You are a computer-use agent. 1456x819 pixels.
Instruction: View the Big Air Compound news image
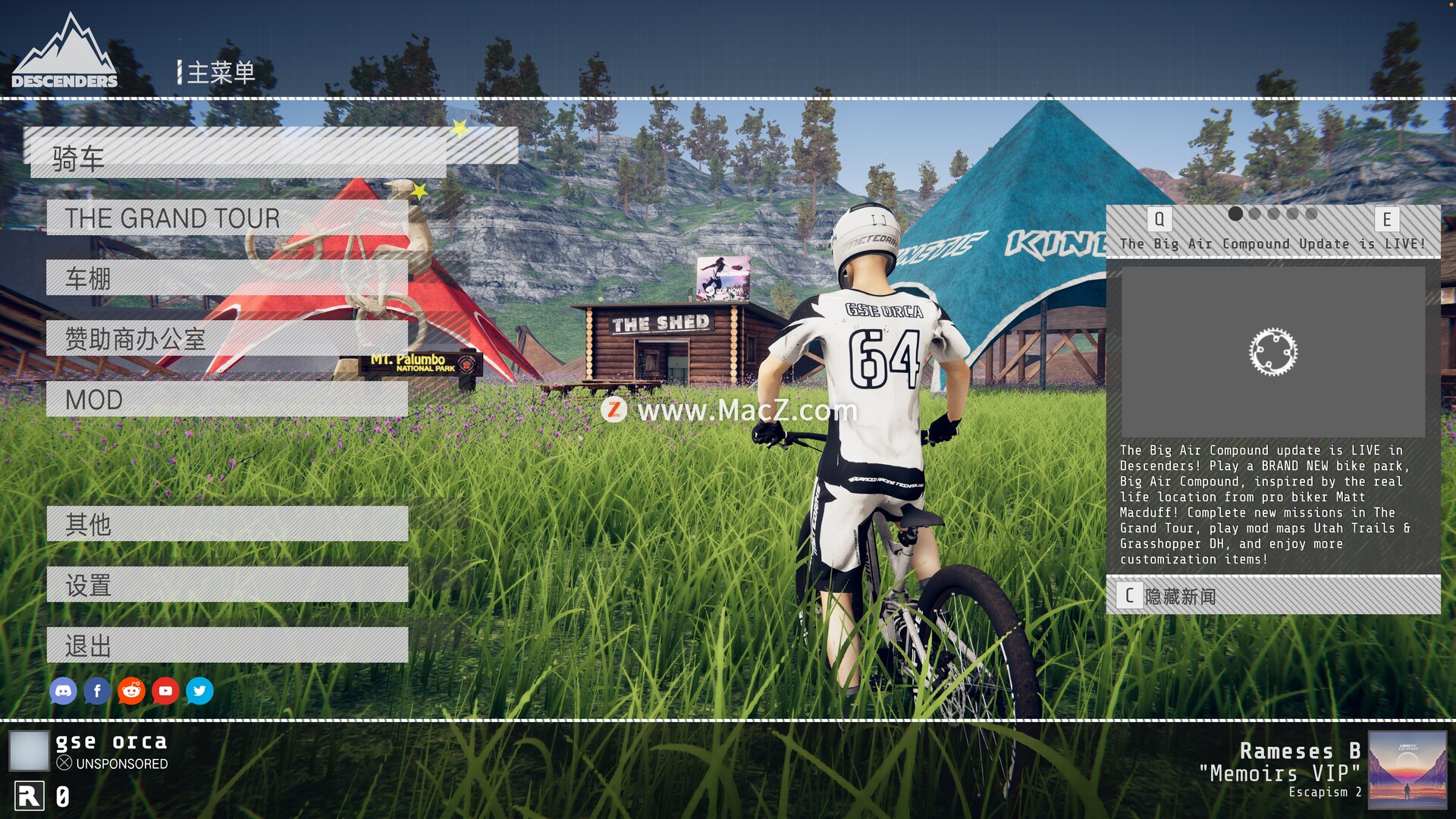1272,352
